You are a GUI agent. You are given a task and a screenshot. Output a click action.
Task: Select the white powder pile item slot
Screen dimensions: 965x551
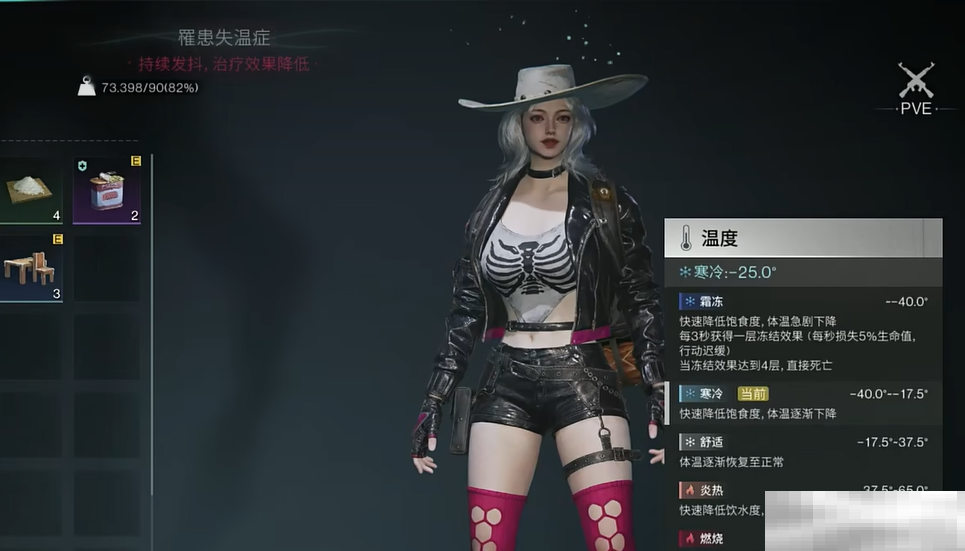point(31,190)
